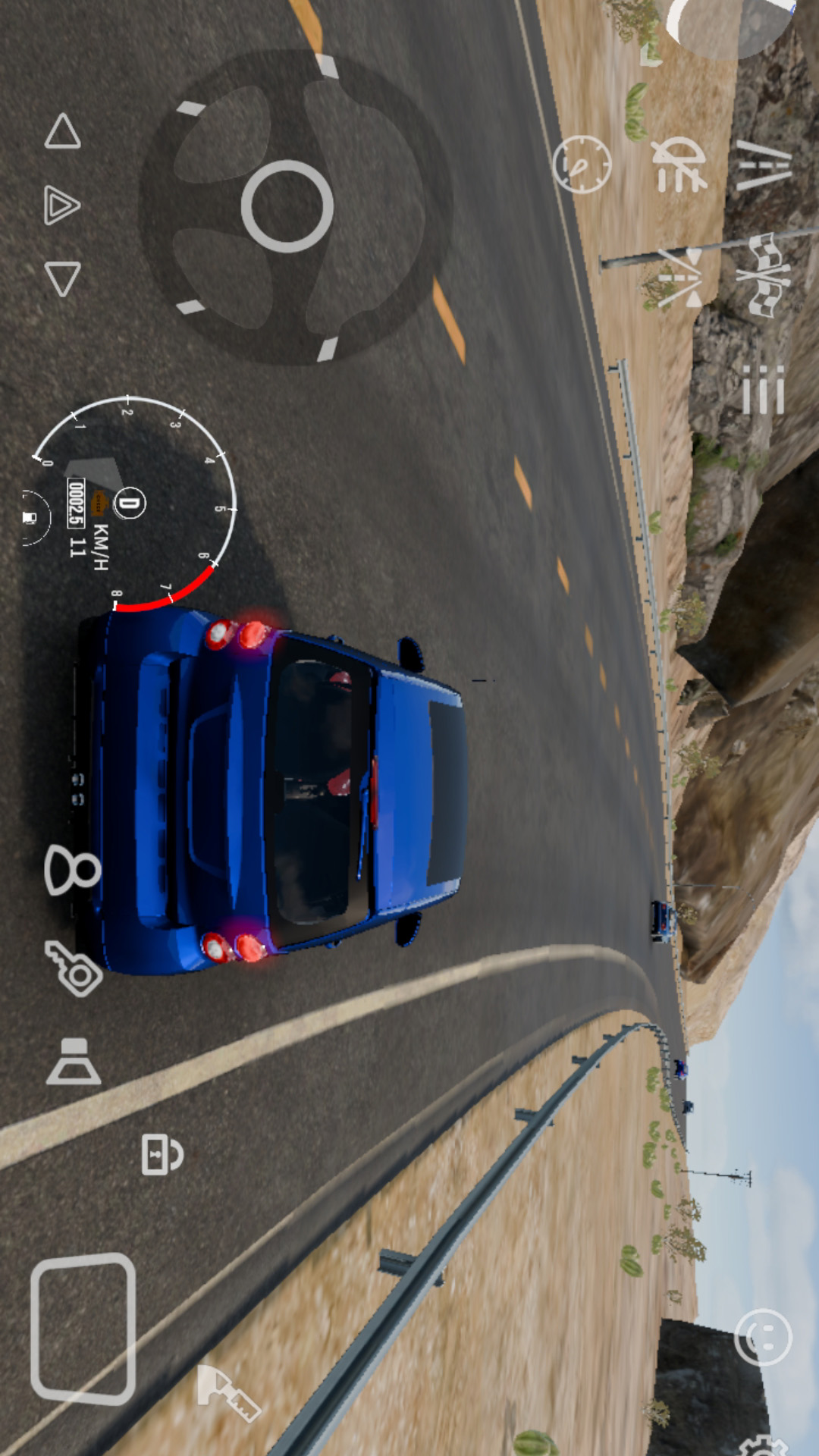819x1456 pixels.
Task: Toggle the door lock icon
Action: click(x=162, y=1153)
